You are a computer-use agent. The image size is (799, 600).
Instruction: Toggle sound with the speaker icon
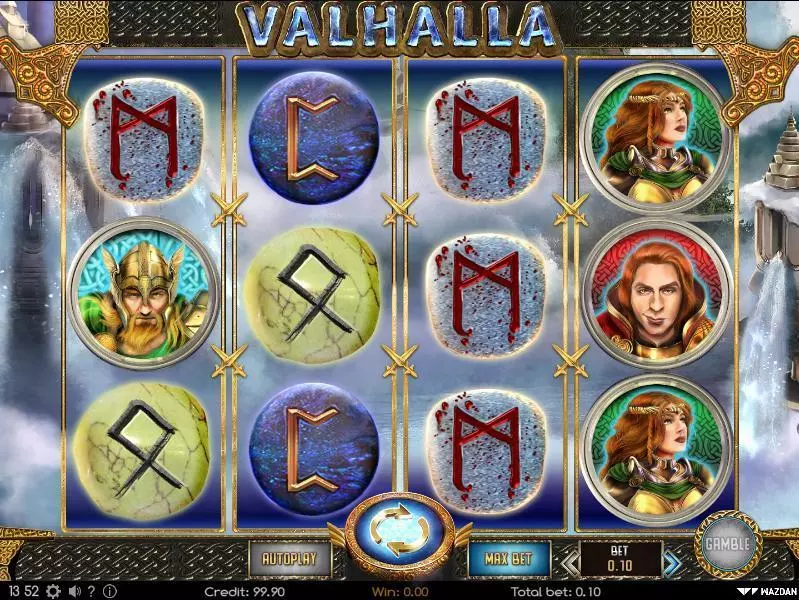tap(73, 591)
